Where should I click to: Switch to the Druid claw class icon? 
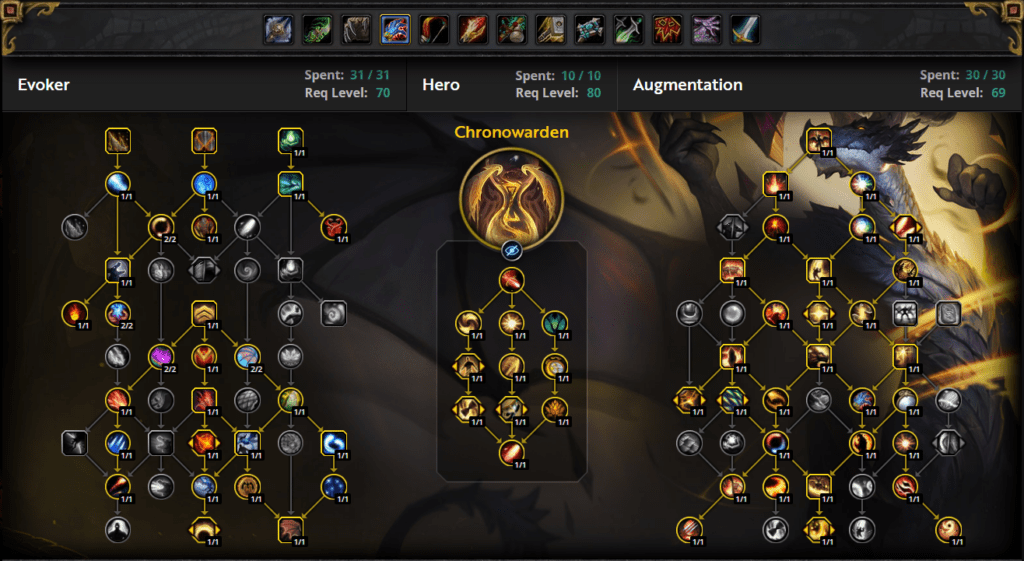(356, 30)
